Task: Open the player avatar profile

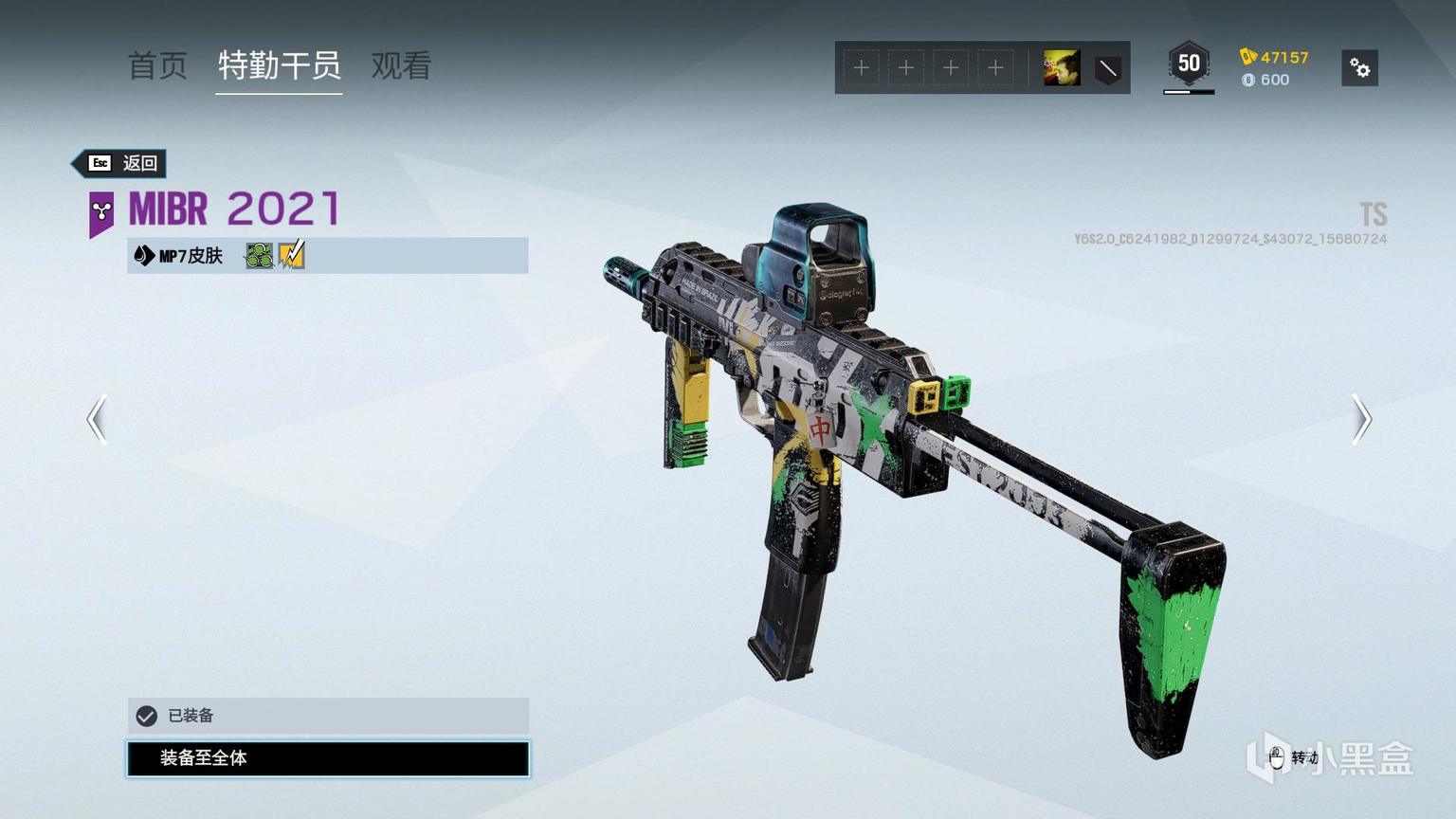Action: point(1062,68)
